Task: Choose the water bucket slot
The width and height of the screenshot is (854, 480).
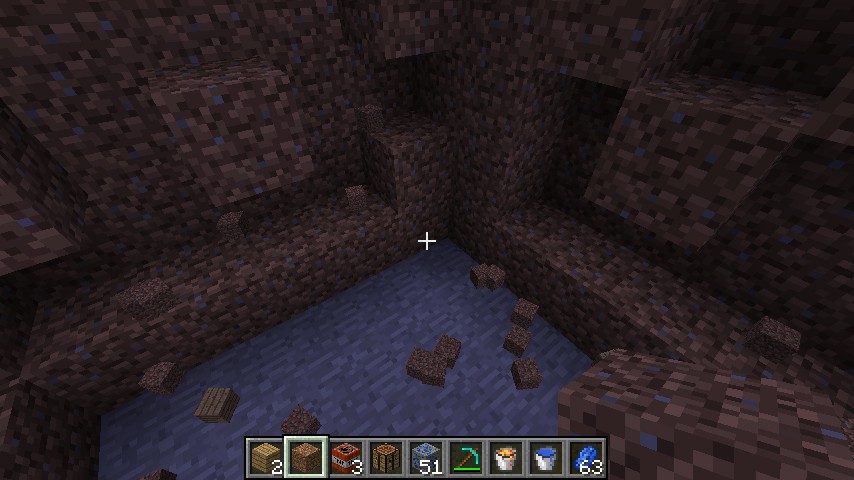Action: [546, 458]
